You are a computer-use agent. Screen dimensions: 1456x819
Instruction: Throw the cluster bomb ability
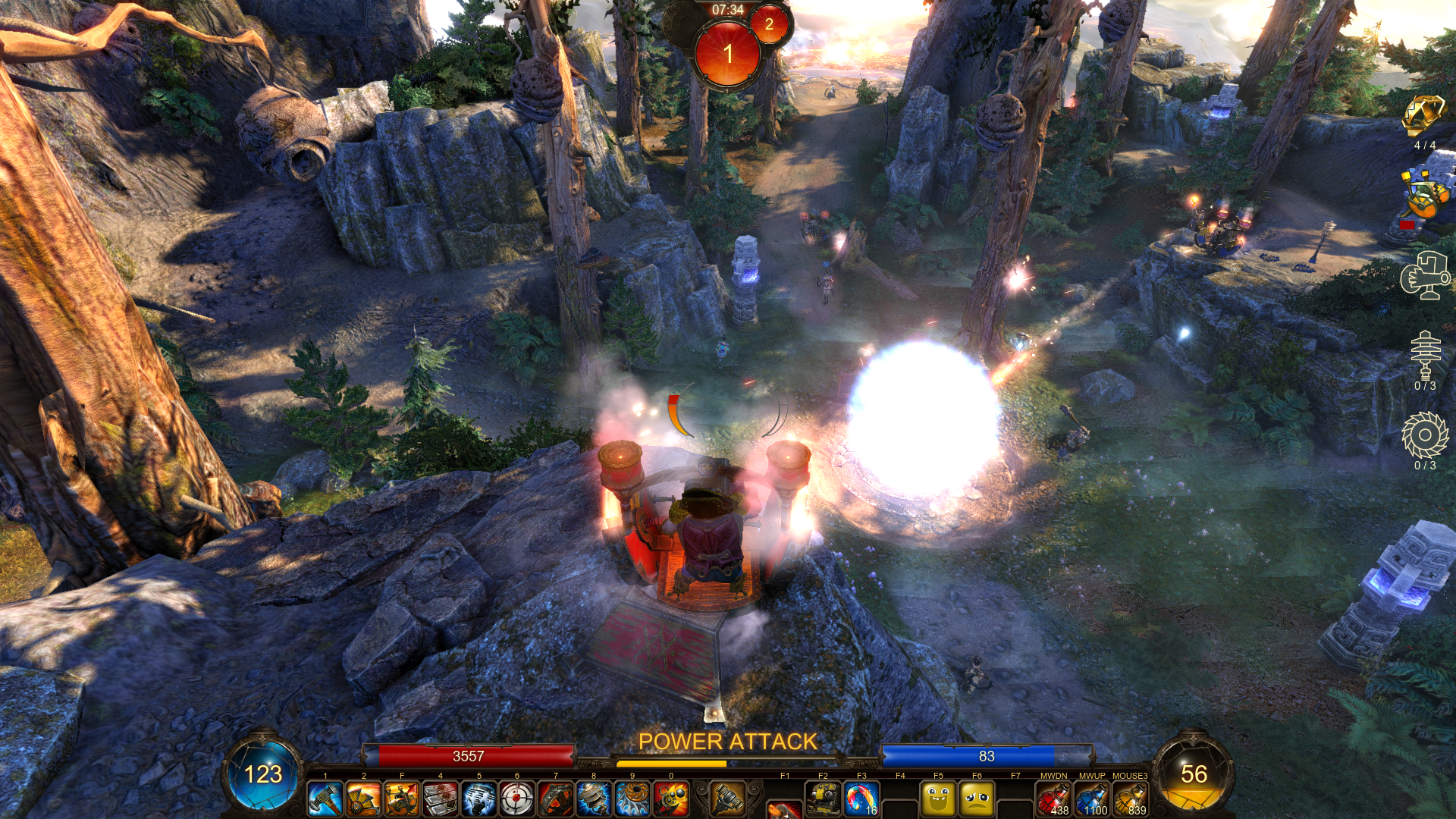click(671, 799)
